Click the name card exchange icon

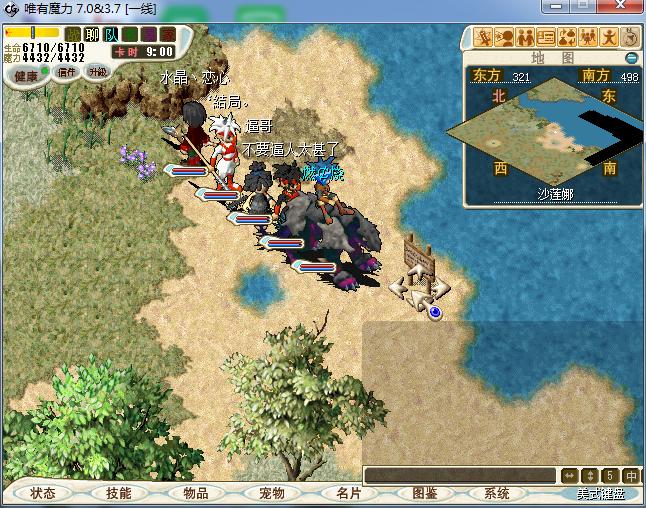coord(546,38)
